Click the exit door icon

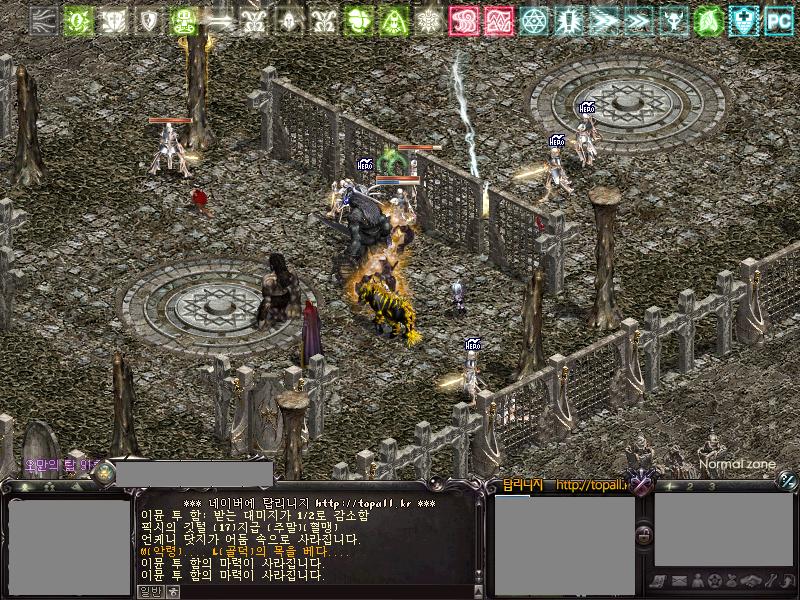[787, 581]
